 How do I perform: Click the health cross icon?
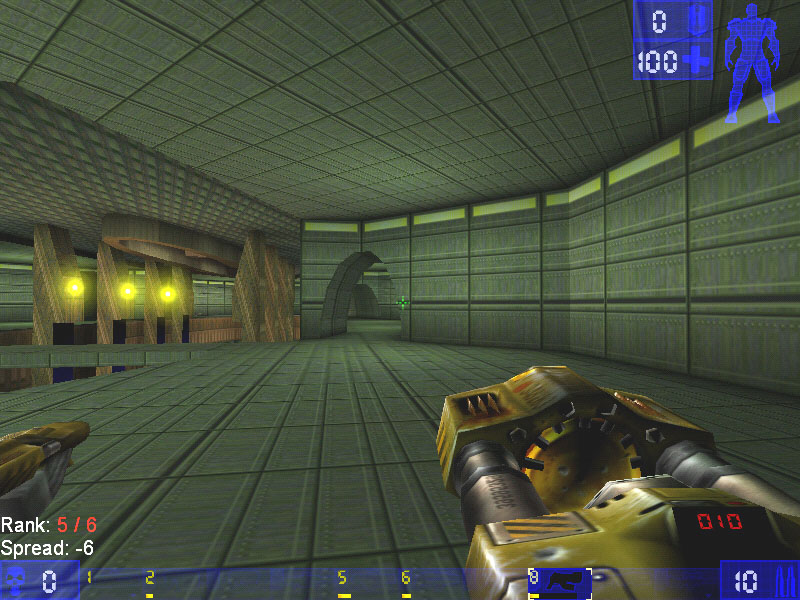click(x=696, y=61)
